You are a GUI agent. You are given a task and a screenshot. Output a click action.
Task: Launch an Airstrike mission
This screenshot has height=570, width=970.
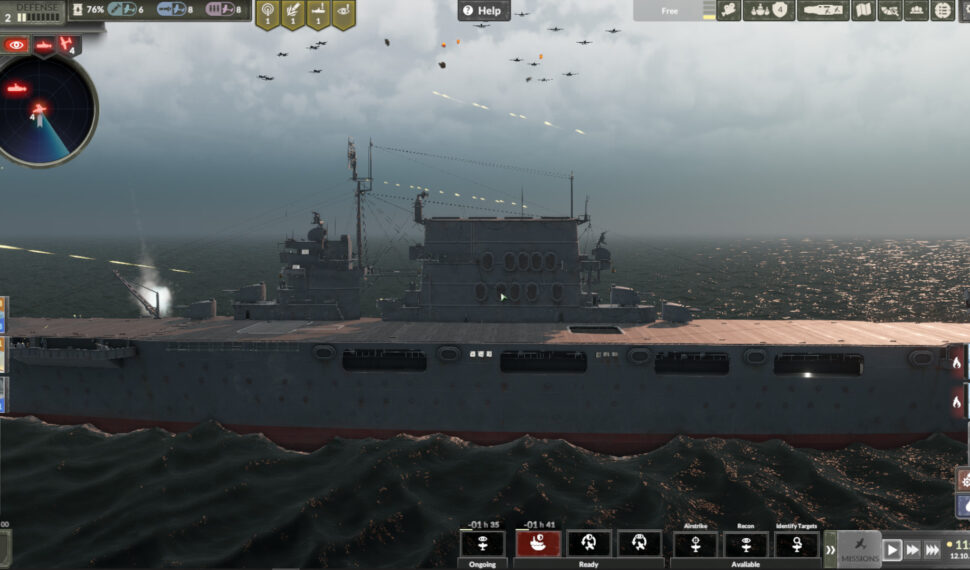coord(695,543)
